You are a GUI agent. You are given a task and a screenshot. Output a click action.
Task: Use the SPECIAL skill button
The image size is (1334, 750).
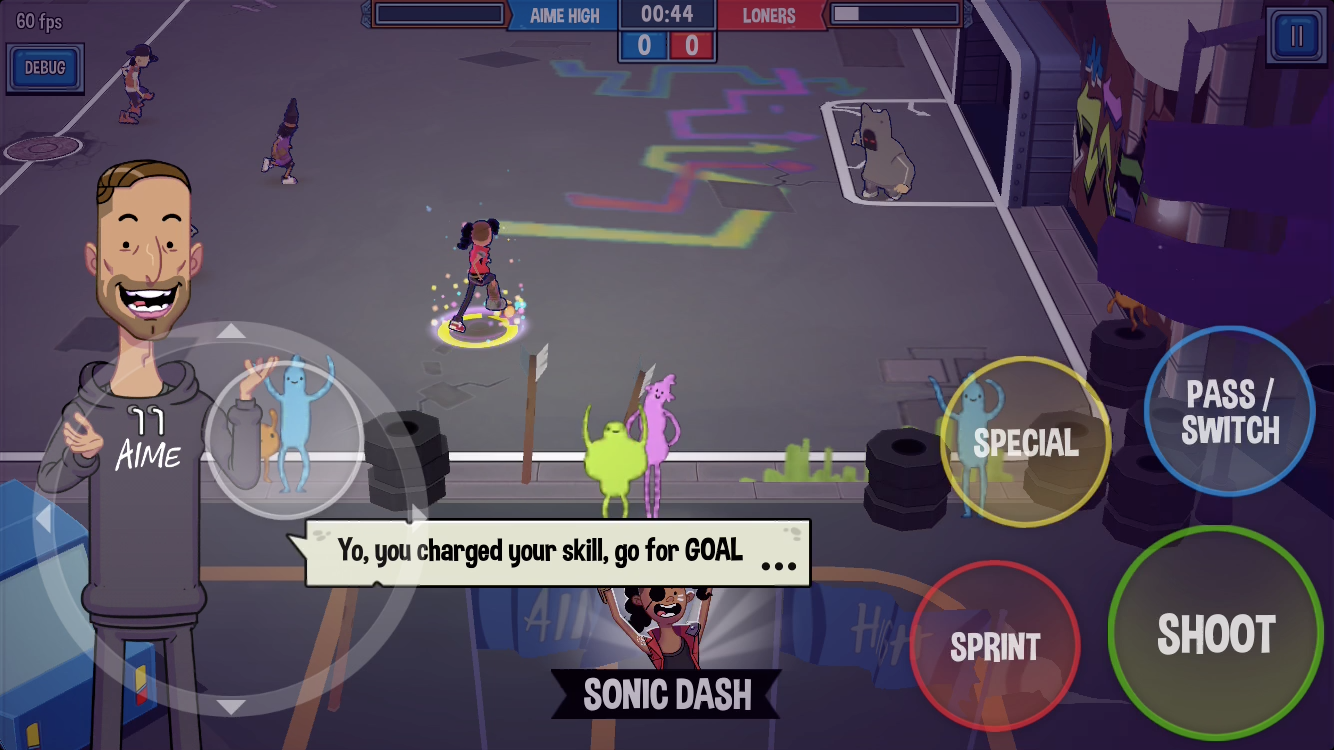(x=1025, y=442)
